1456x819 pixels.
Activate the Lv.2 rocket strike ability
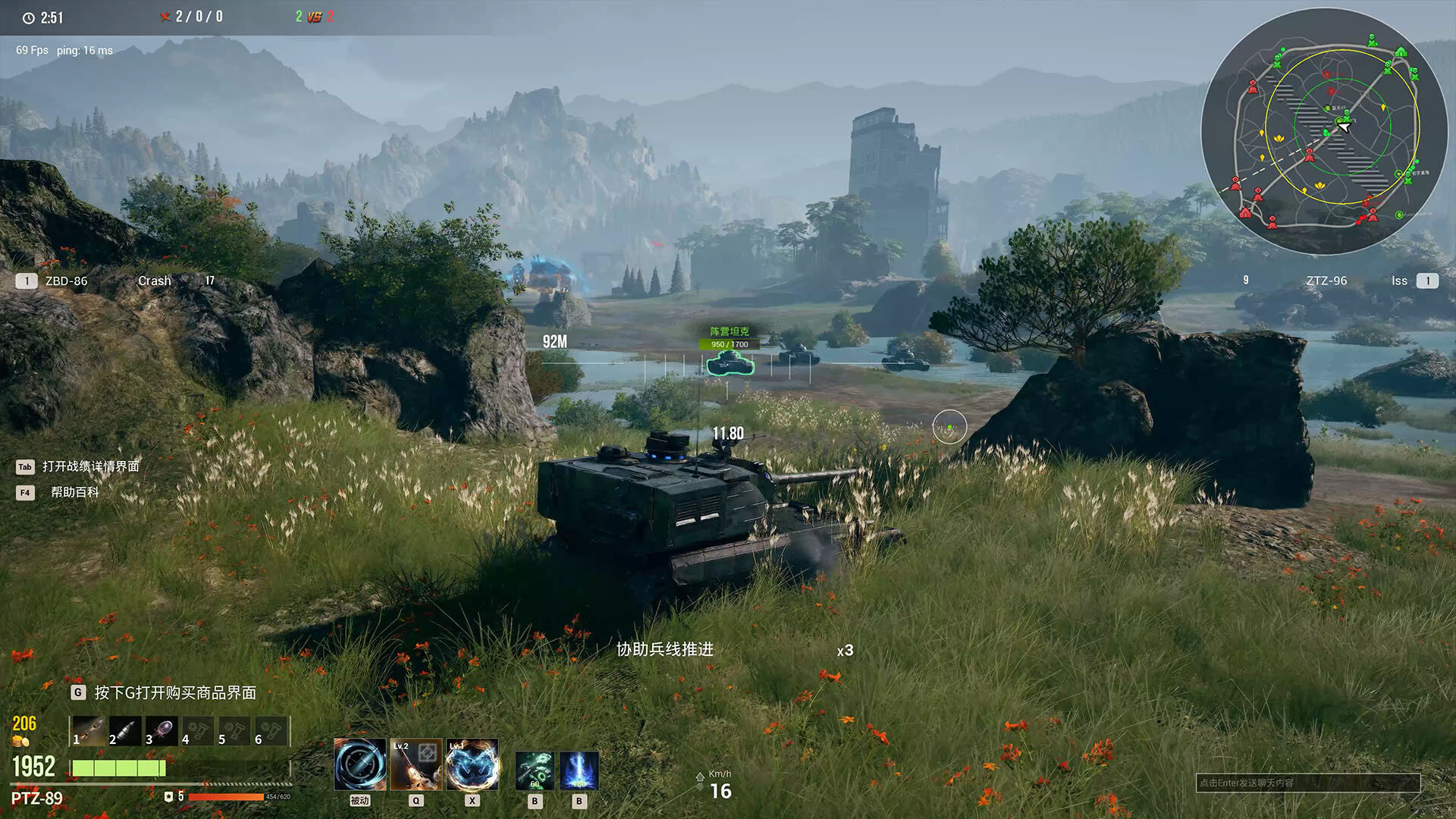[x=416, y=764]
